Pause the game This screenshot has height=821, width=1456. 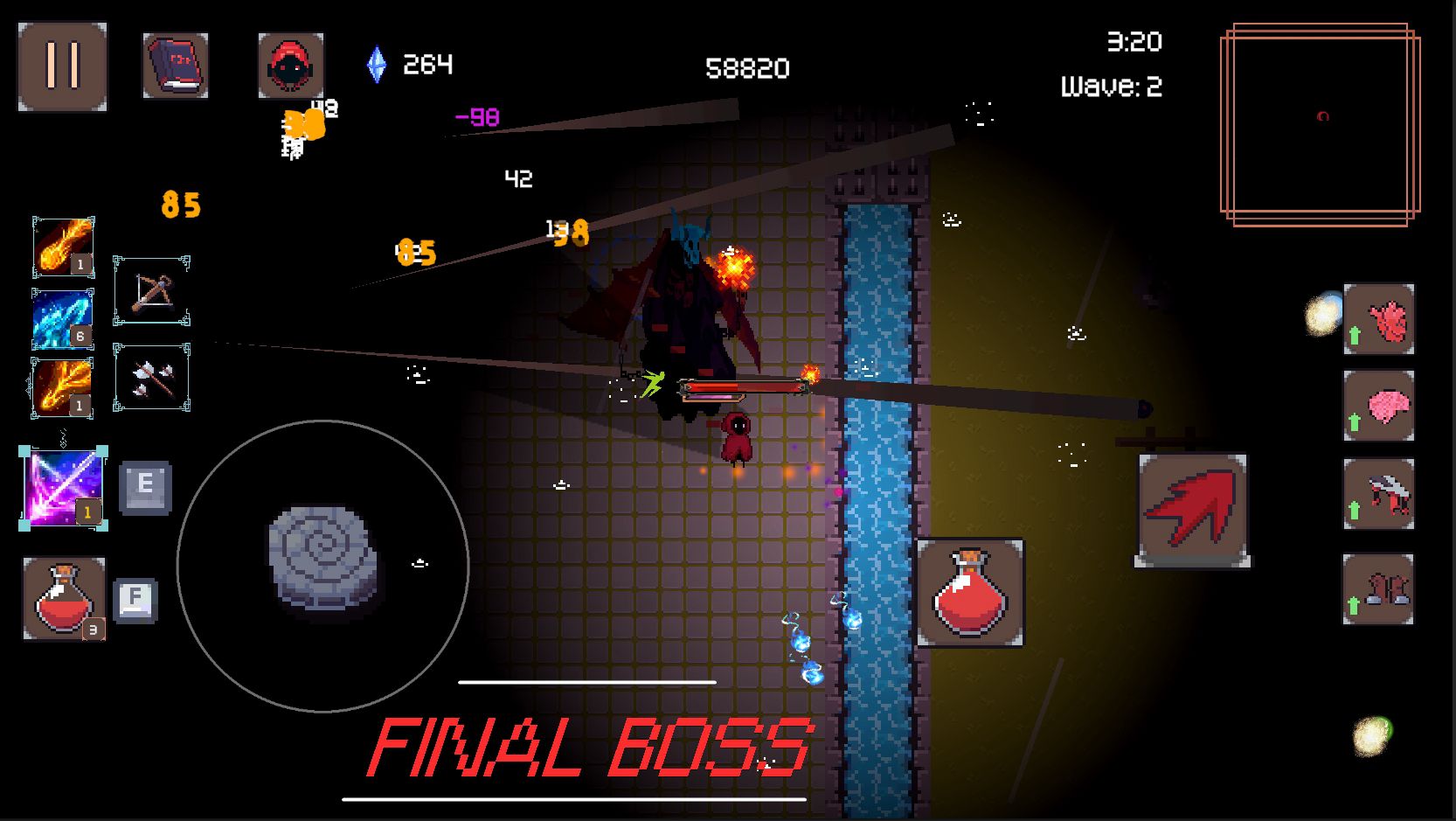62,66
